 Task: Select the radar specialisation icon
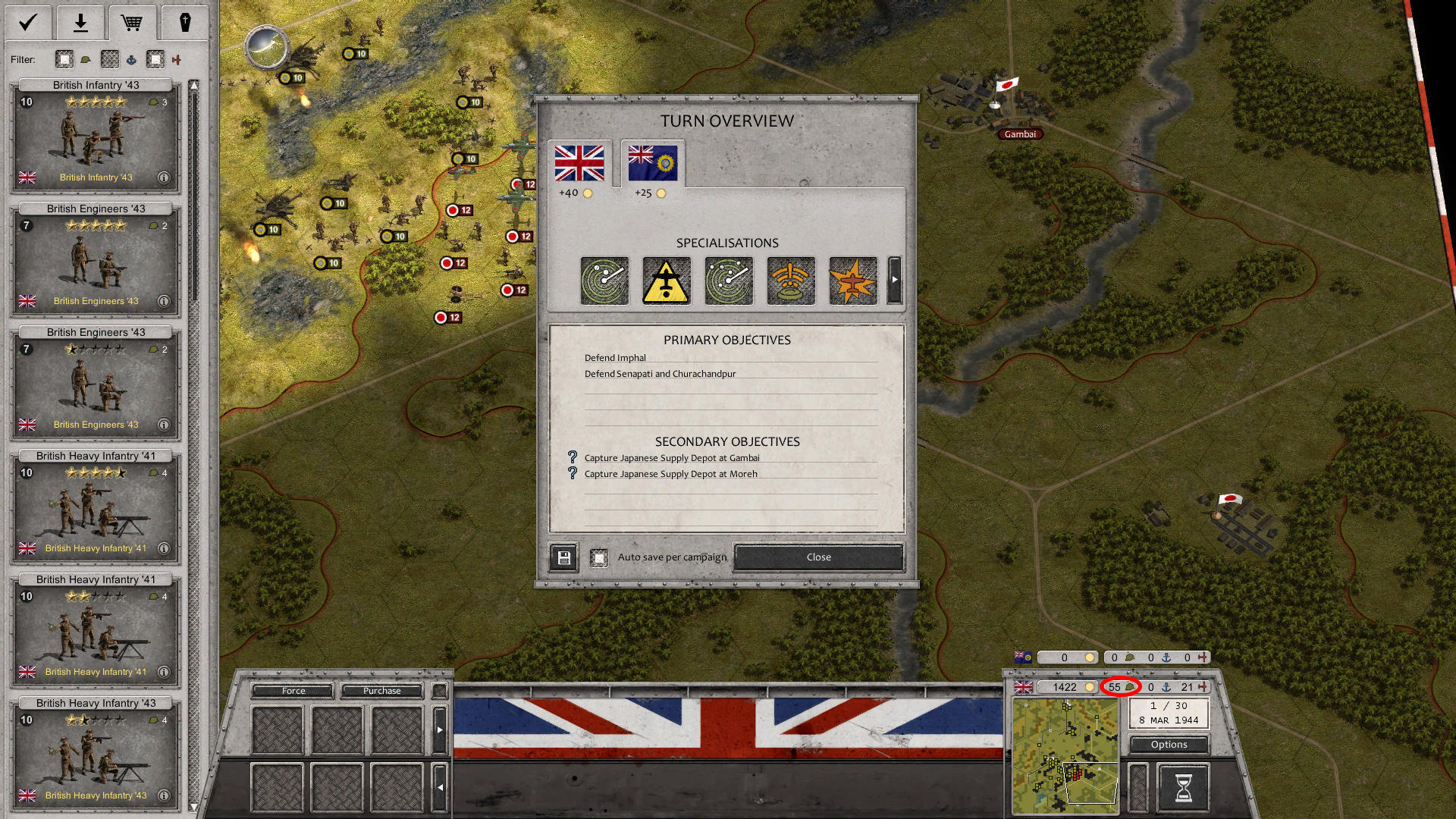coord(604,281)
